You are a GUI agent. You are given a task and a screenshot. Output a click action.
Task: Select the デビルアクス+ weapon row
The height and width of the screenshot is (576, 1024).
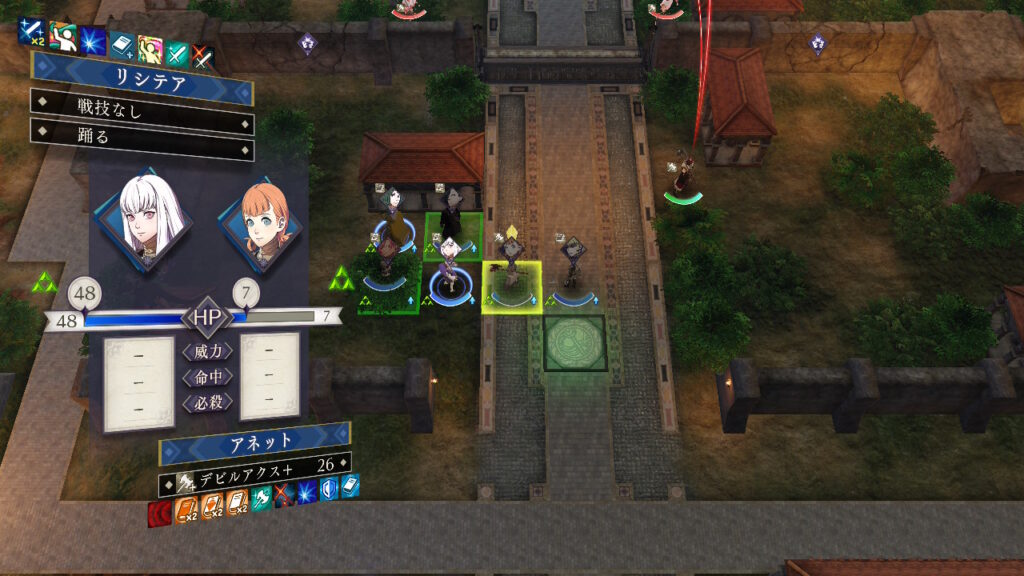[254, 463]
